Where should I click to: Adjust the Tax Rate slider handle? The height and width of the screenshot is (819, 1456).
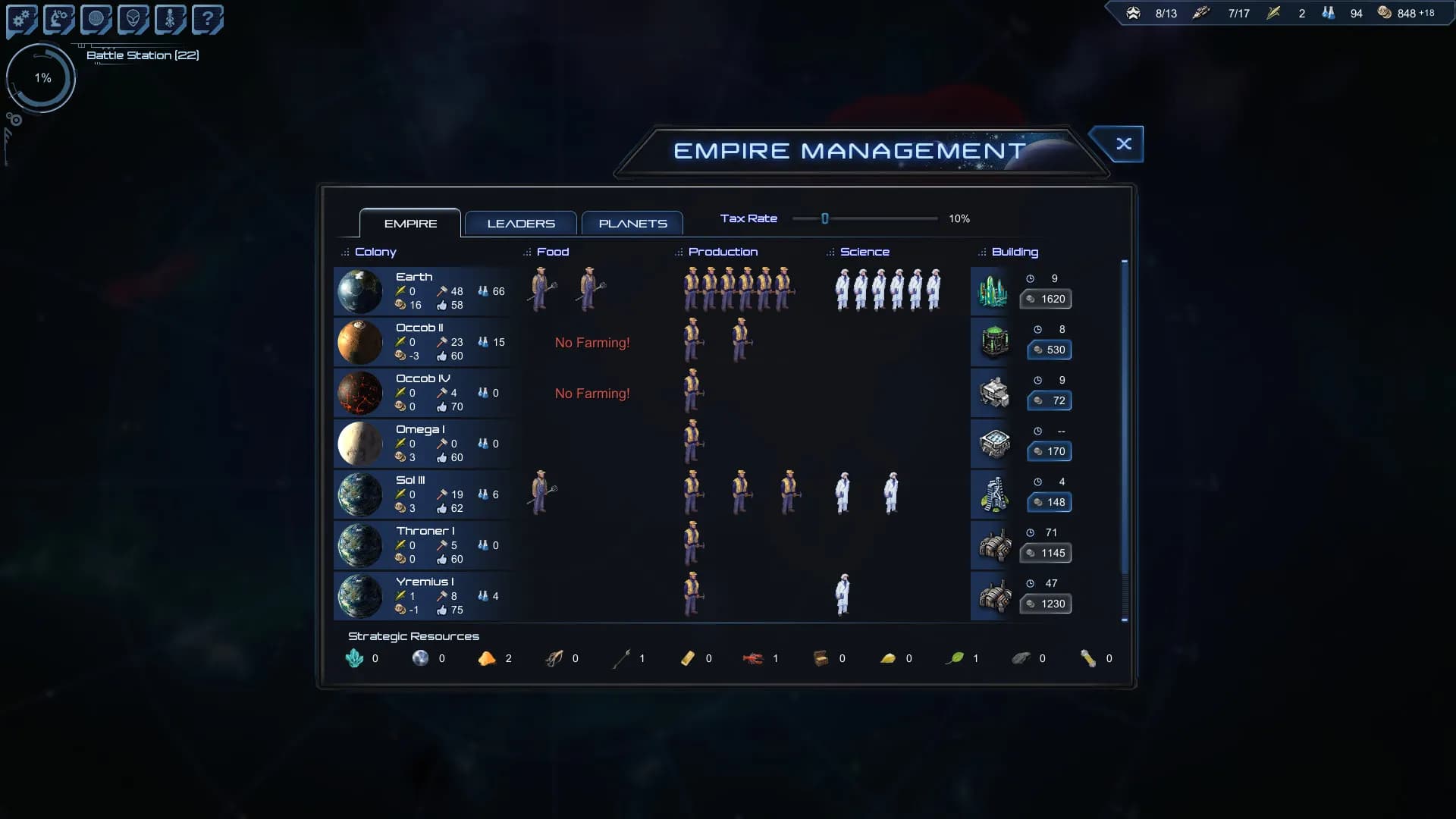825,219
